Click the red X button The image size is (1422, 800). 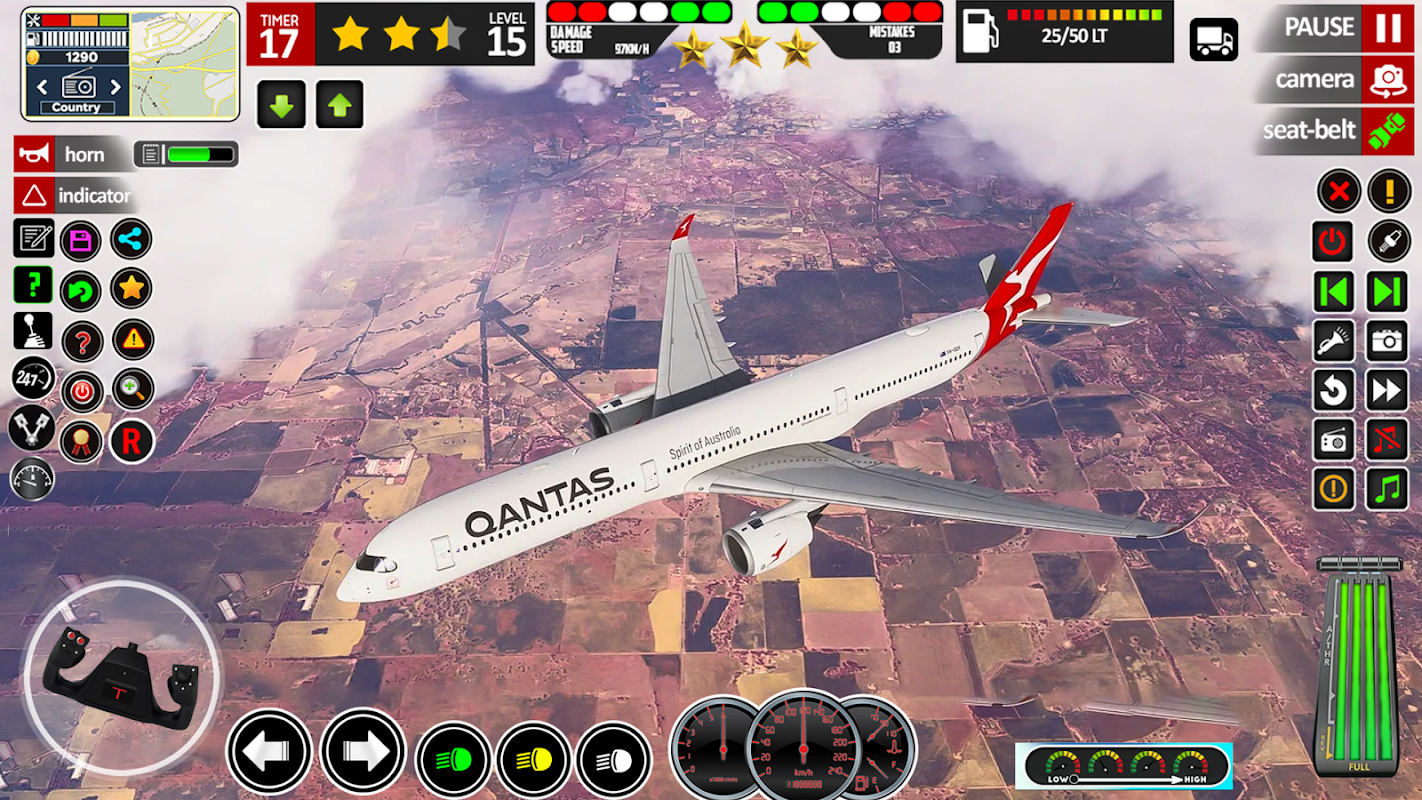(x=1338, y=190)
